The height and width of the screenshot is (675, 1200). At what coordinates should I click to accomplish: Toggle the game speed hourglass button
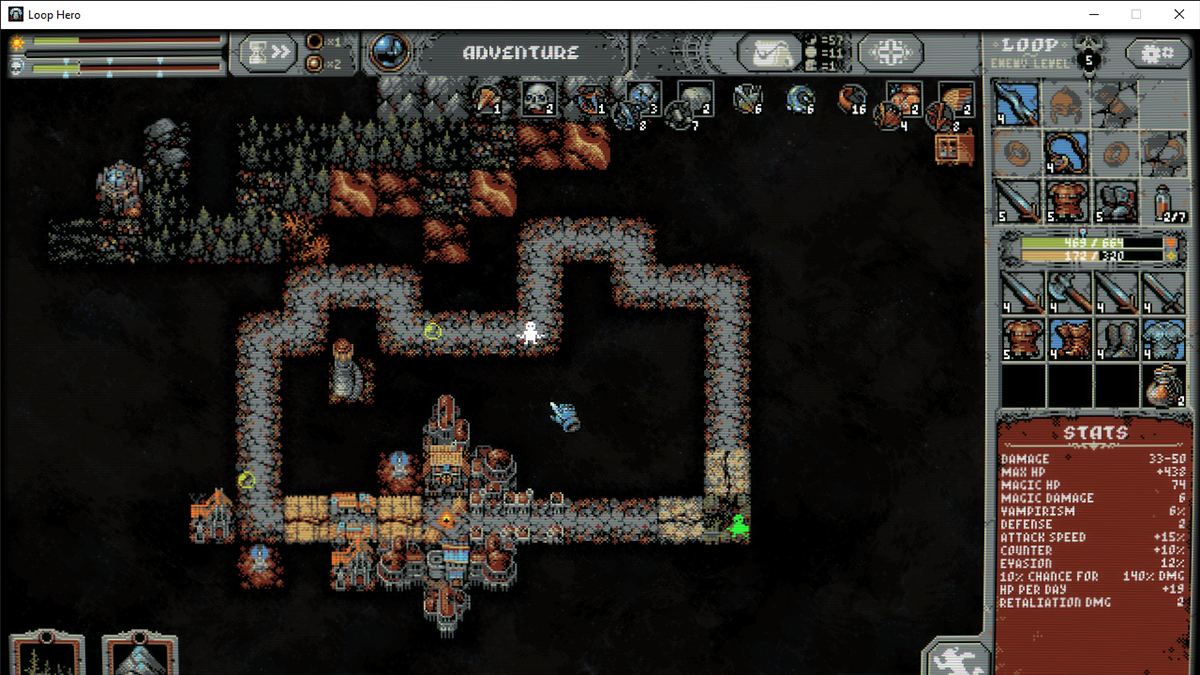268,53
